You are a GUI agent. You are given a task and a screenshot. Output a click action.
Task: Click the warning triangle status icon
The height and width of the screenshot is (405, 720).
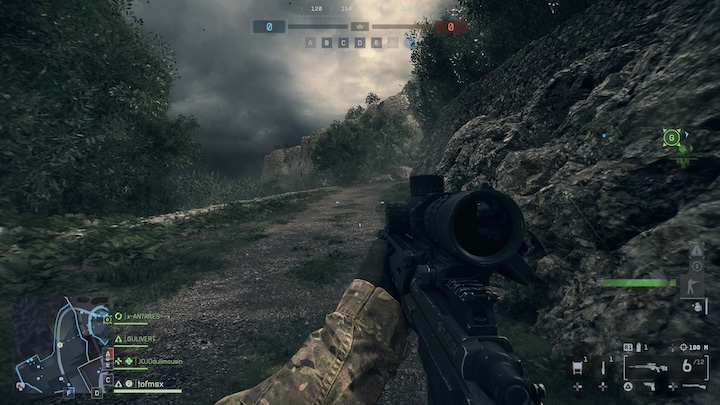pos(696,250)
